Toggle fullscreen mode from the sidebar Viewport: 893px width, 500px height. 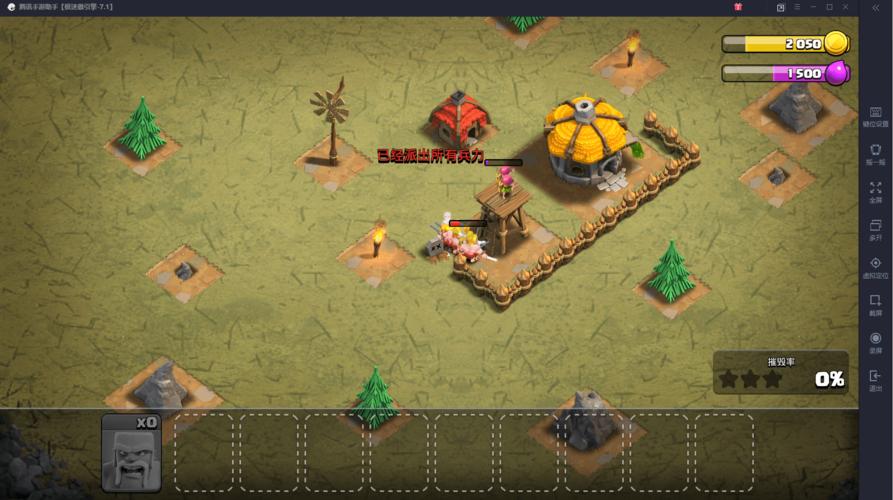click(x=875, y=190)
